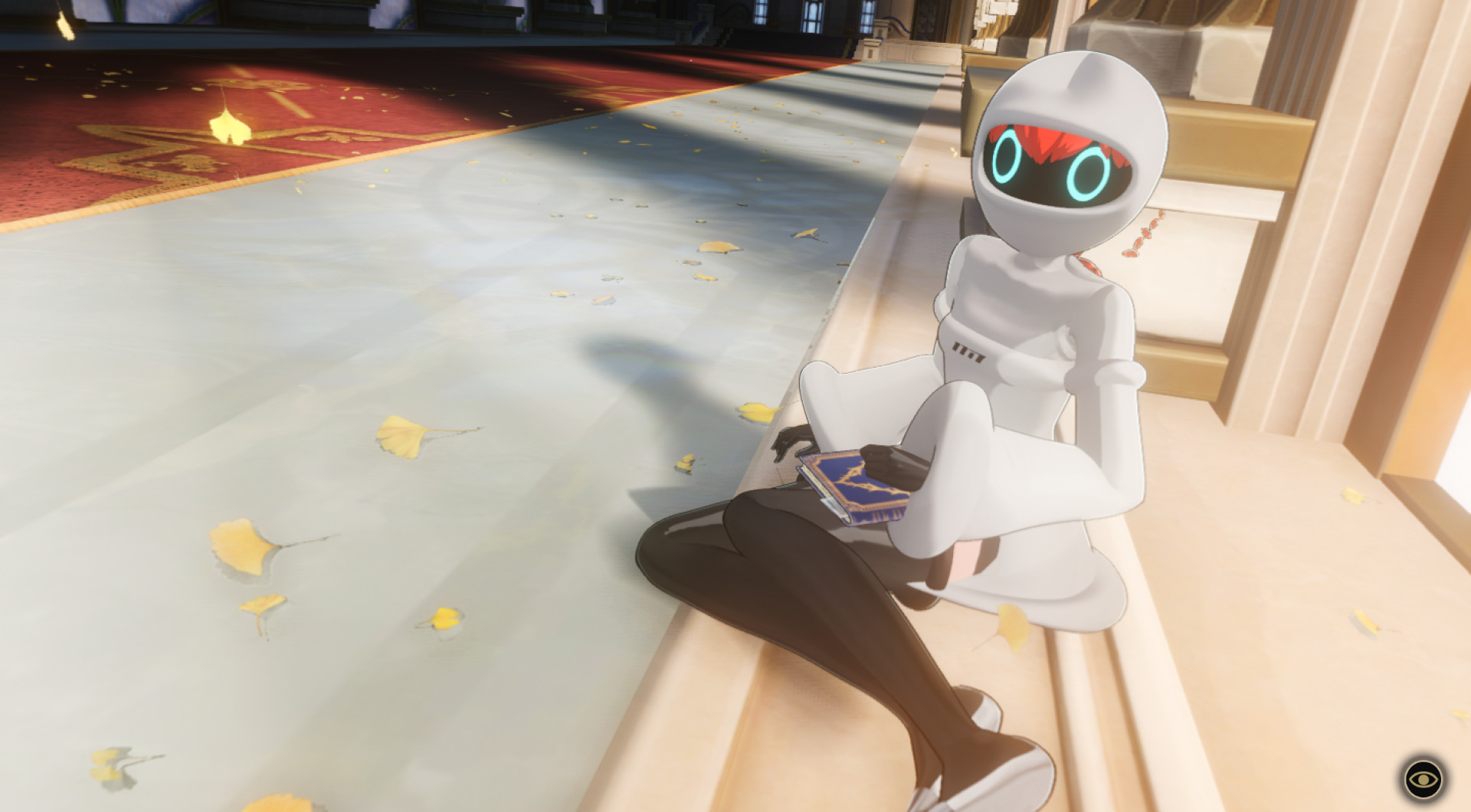Click the red carpet area on the left
This screenshot has height=812, width=1471.
coord(153,115)
